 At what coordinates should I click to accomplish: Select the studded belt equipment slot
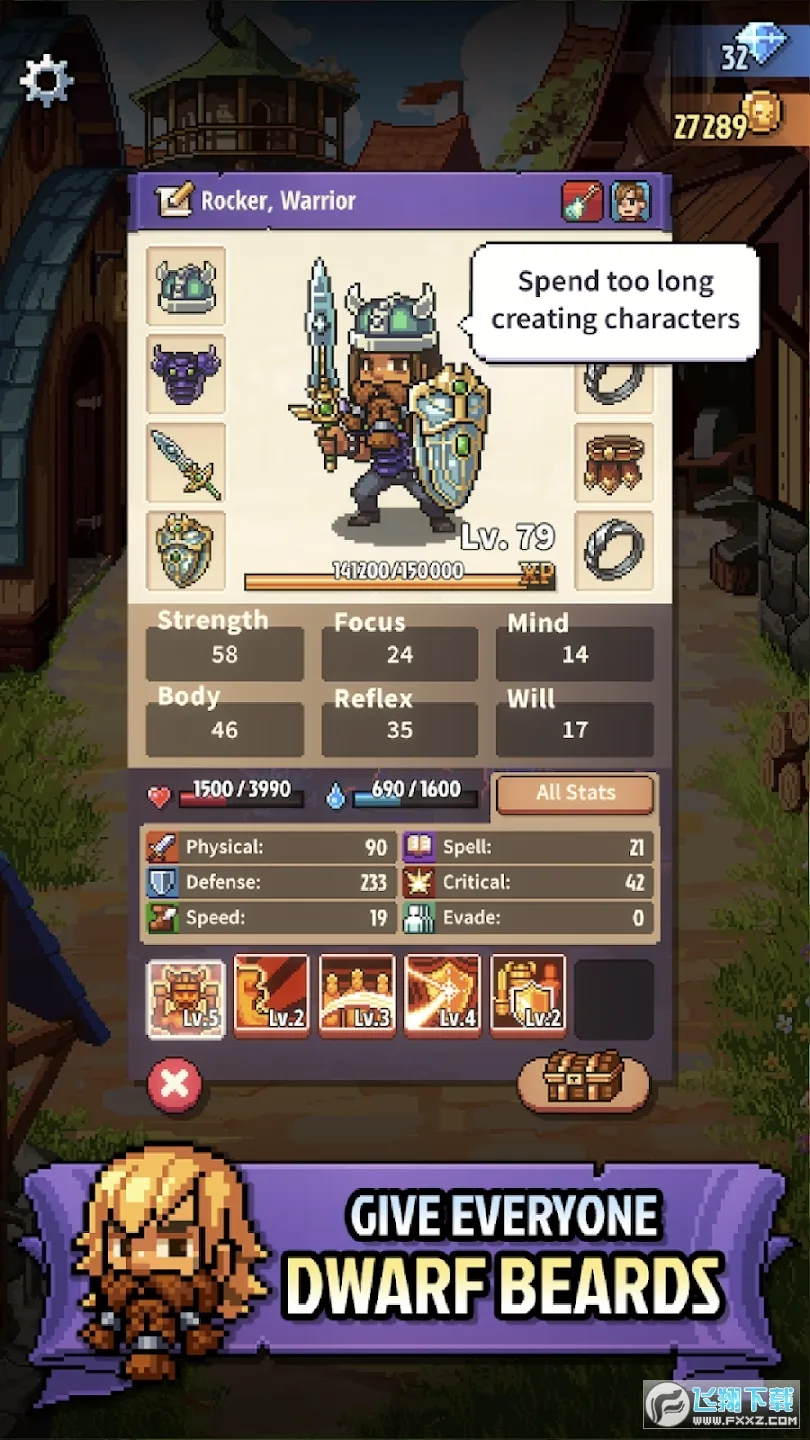click(x=614, y=462)
